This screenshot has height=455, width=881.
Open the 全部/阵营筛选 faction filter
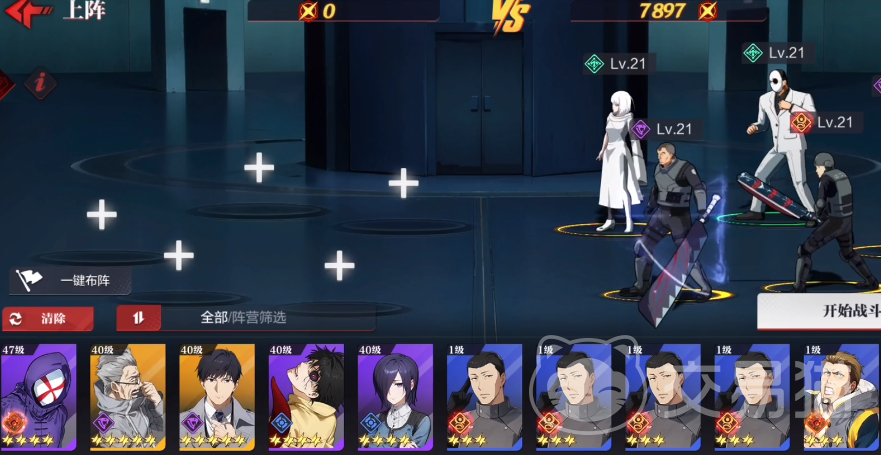tap(244, 318)
